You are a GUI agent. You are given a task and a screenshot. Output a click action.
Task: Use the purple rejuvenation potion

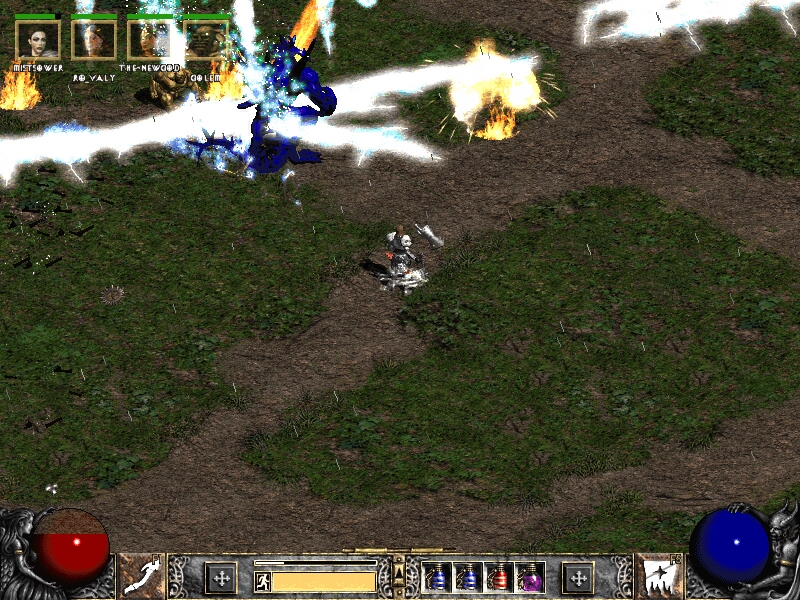[530, 578]
